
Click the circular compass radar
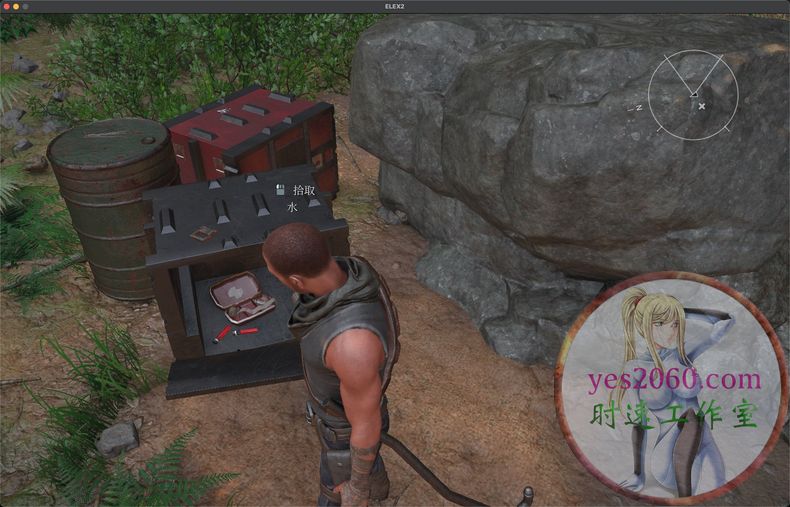[693, 95]
